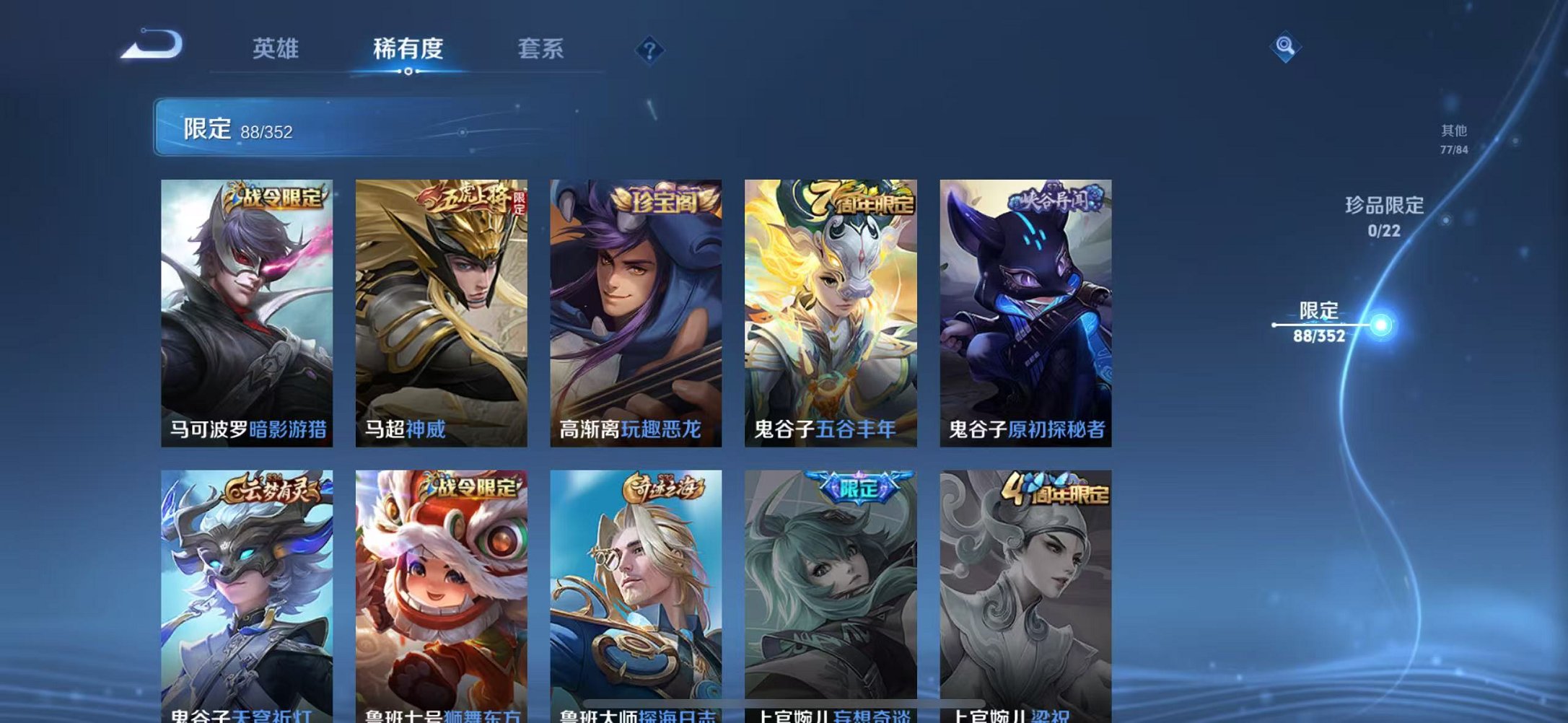Image resolution: width=1568 pixels, height=723 pixels.
Task: Switch to the 稀有度 tab
Action: point(408,49)
